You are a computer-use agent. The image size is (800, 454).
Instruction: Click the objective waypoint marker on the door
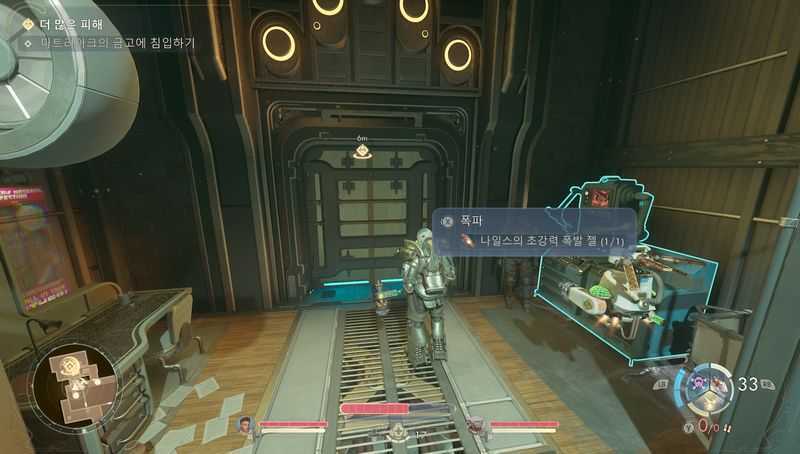tap(362, 152)
